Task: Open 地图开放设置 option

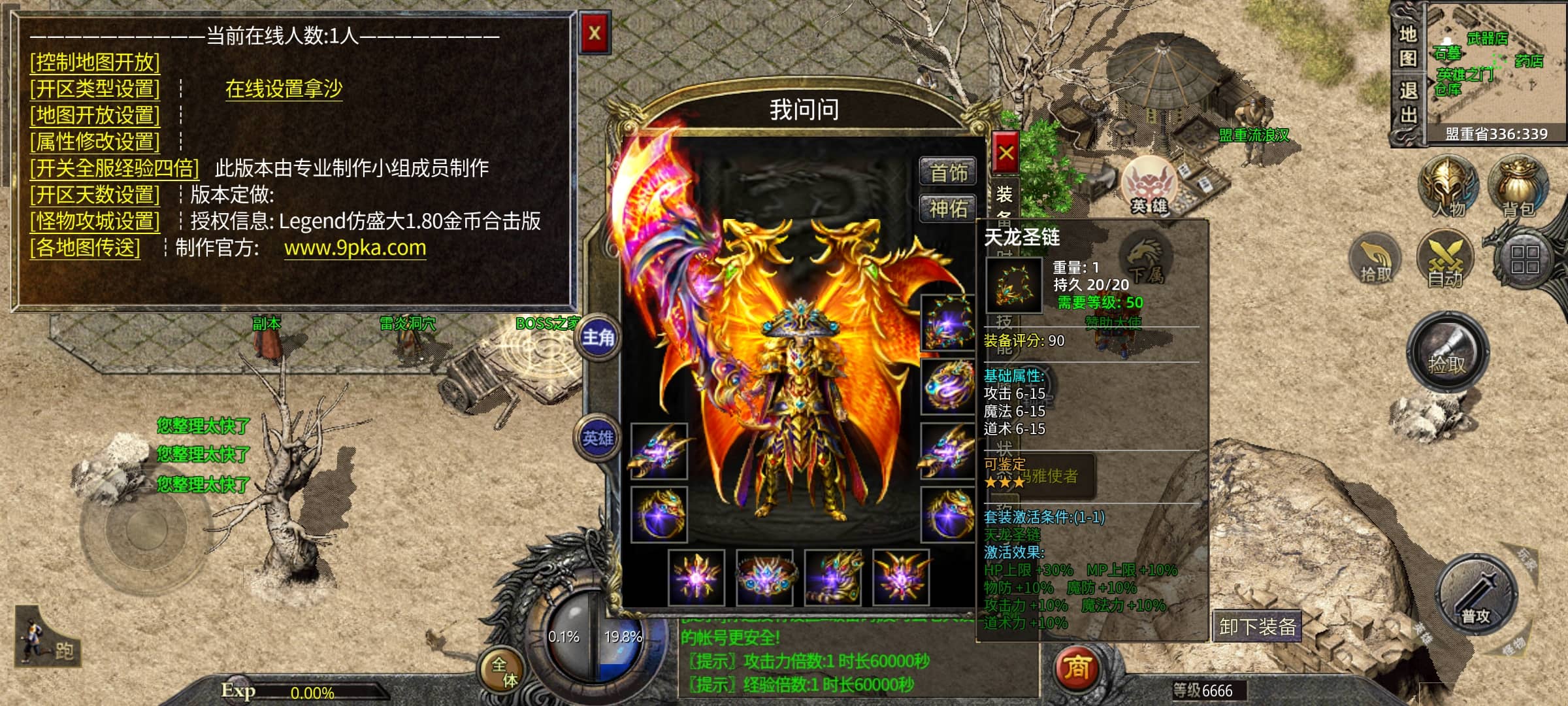Action: 95,115
